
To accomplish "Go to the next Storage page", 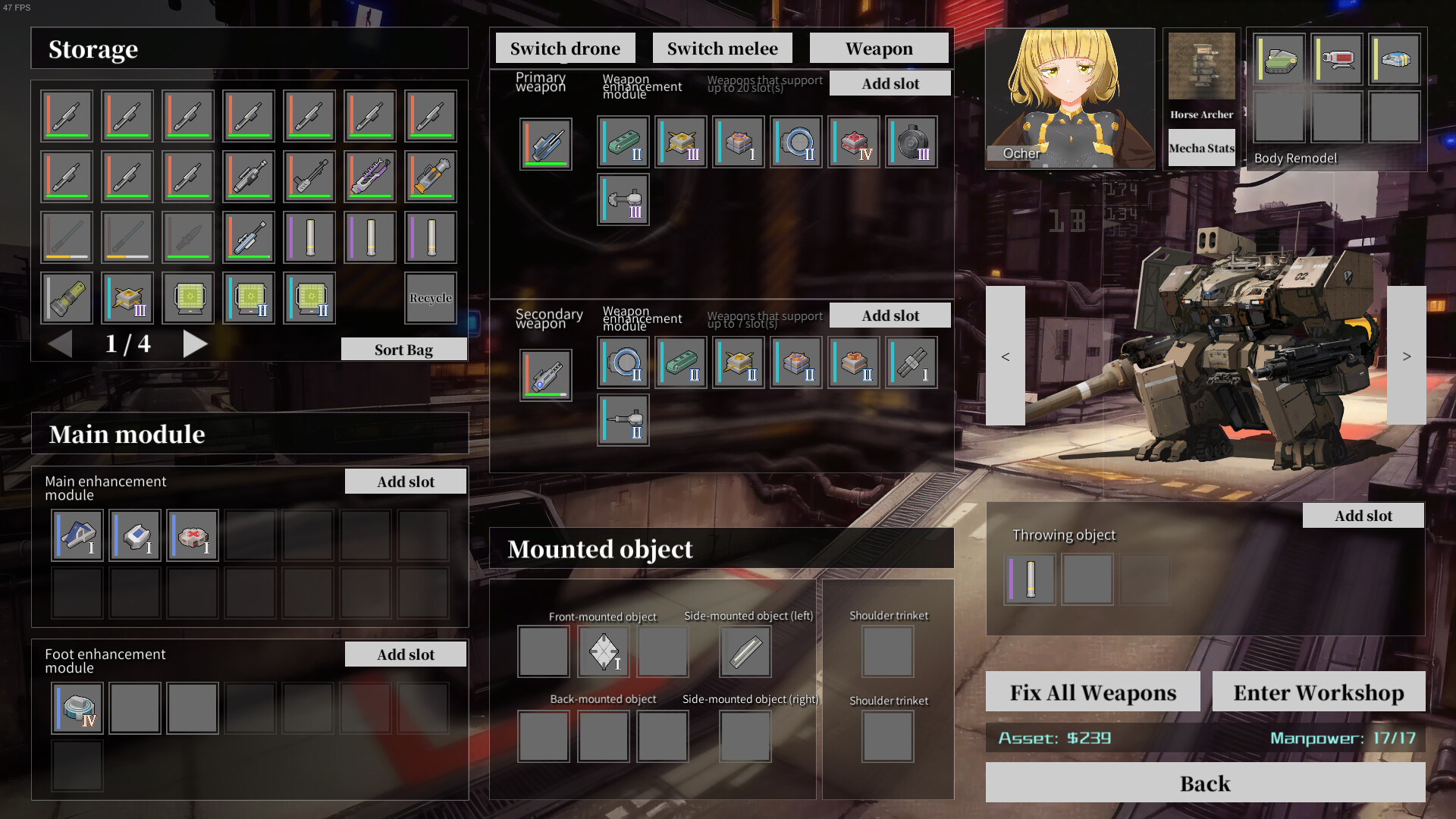I will click(x=196, y=344).
